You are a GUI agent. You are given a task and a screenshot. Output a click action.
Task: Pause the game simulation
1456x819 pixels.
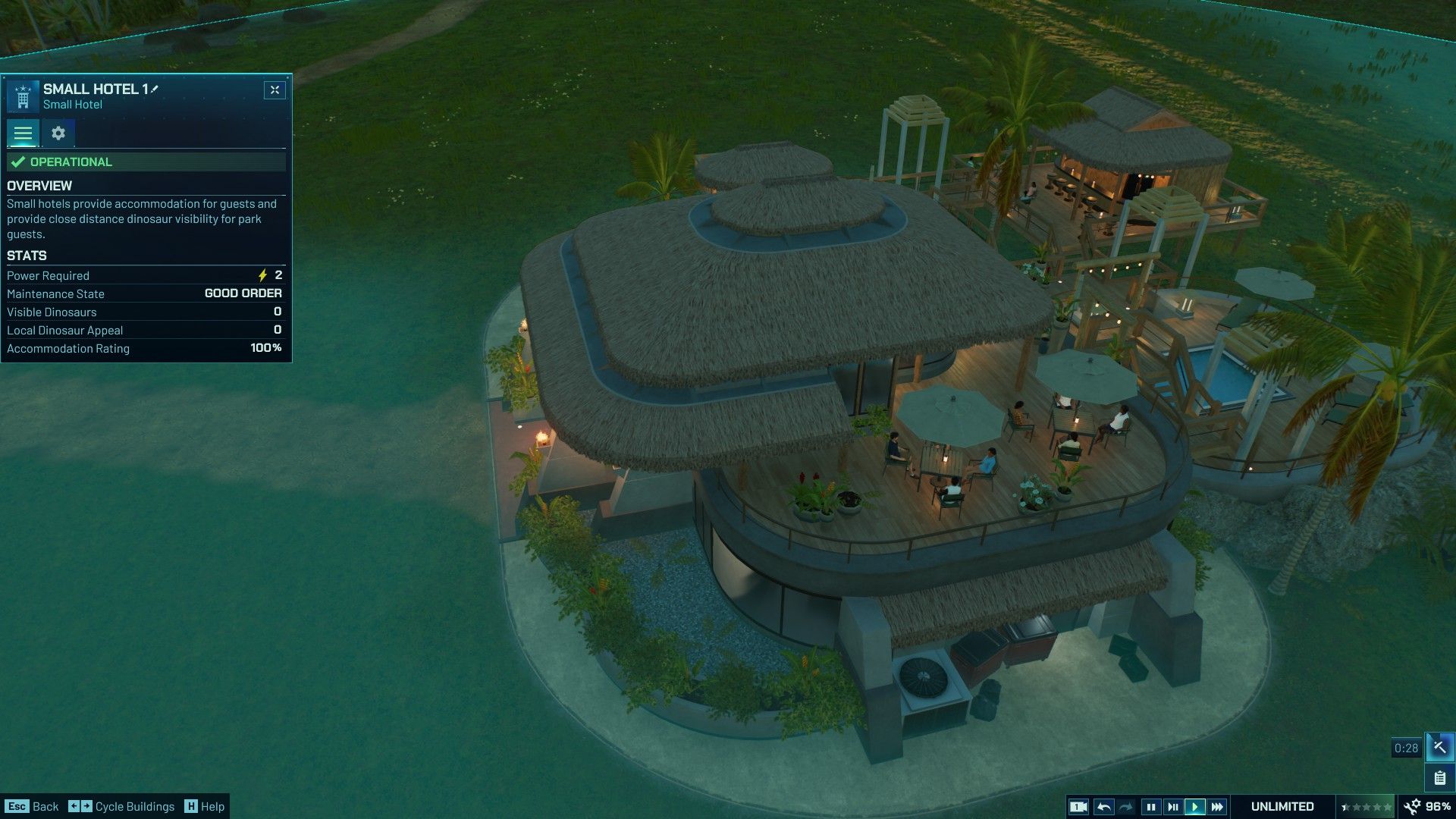(x=1150, y=807)
